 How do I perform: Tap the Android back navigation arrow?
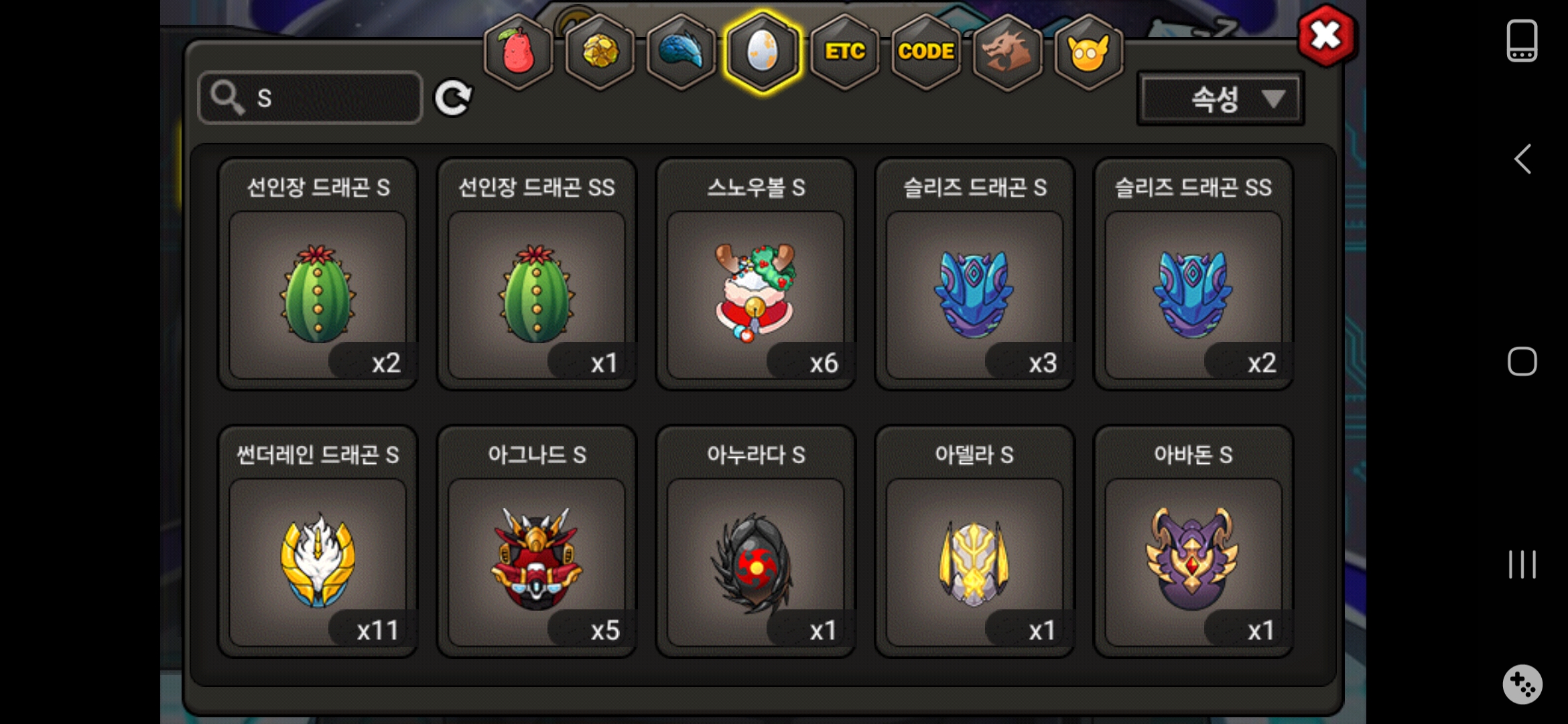coord(1522,160)
